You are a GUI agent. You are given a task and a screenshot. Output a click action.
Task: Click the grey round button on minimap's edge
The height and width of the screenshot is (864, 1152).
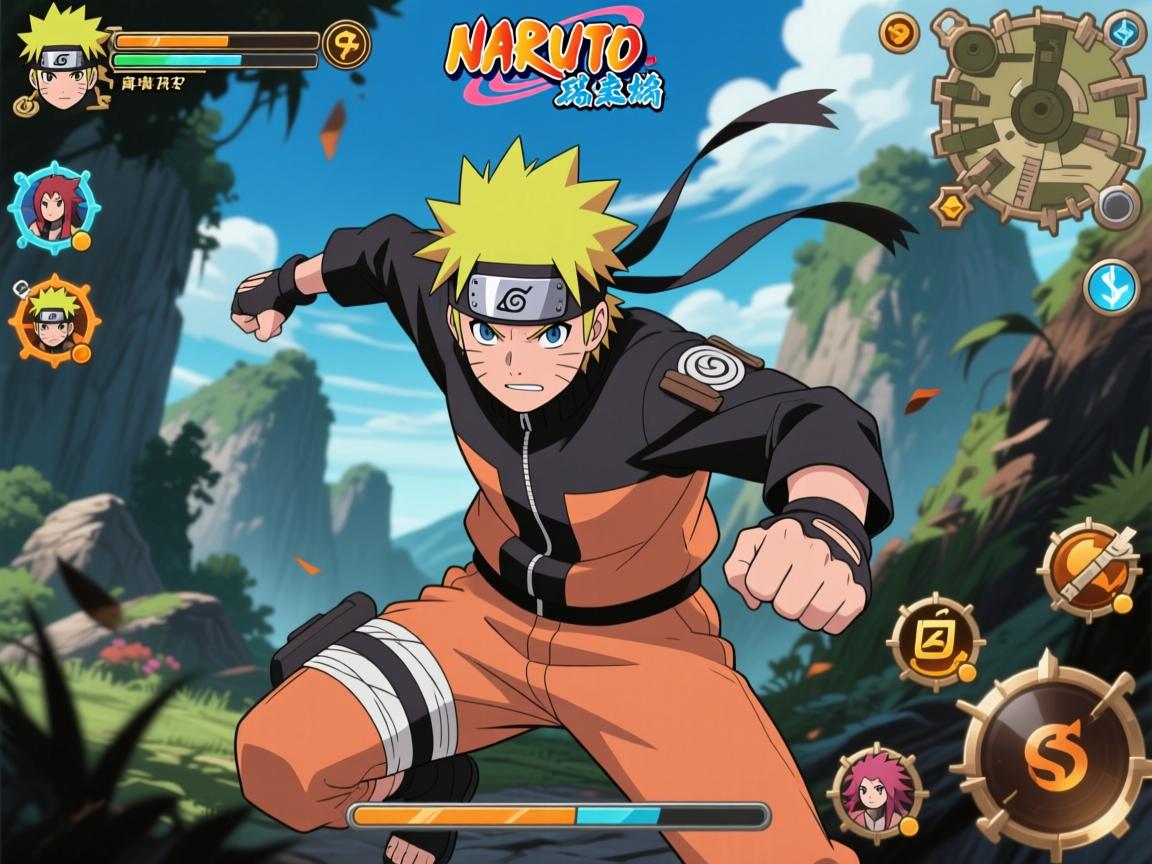[x=1115, y=207]
